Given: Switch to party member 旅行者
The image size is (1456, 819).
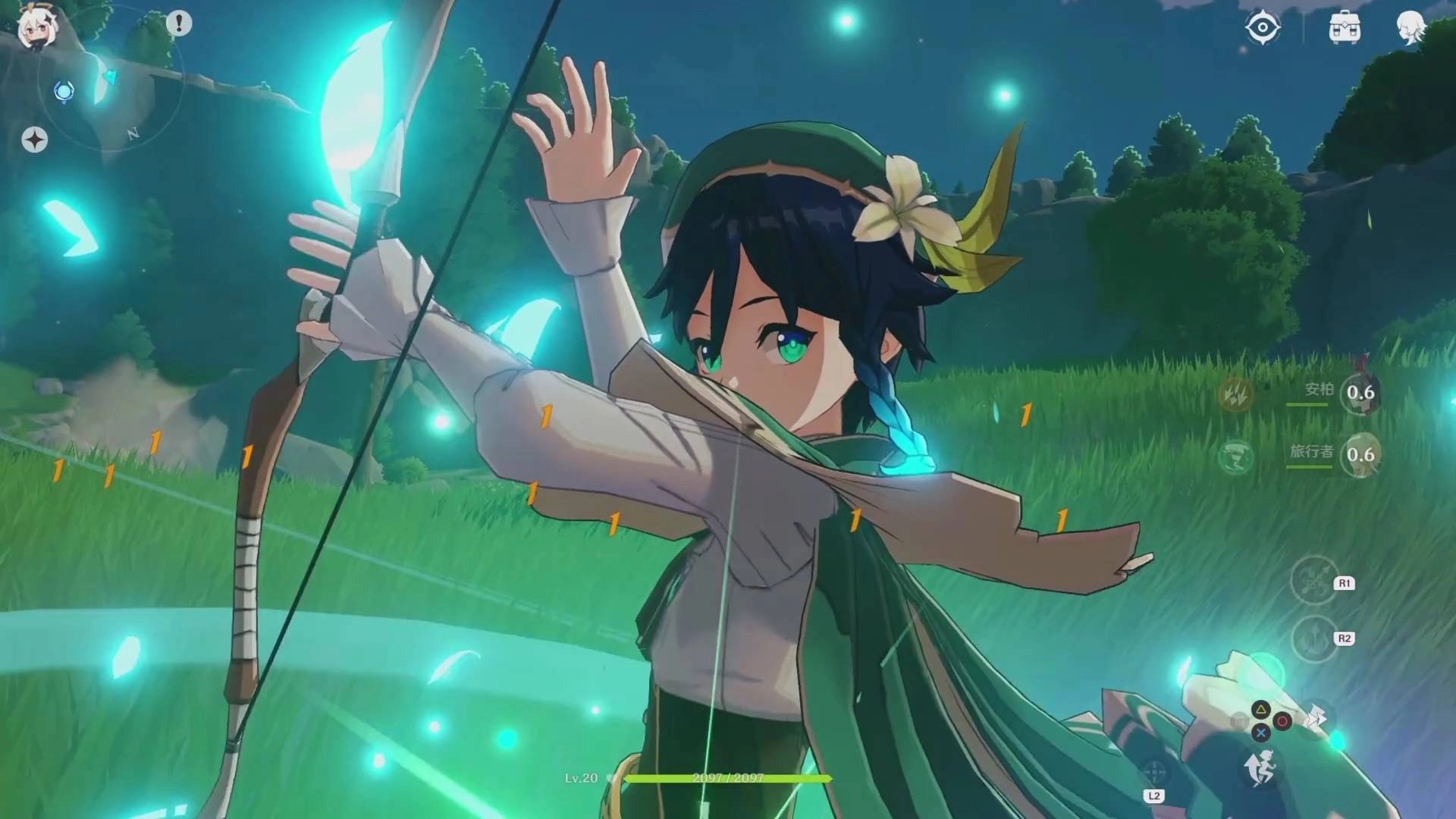Looking at the screenshot, I should tap(1360, 455).
